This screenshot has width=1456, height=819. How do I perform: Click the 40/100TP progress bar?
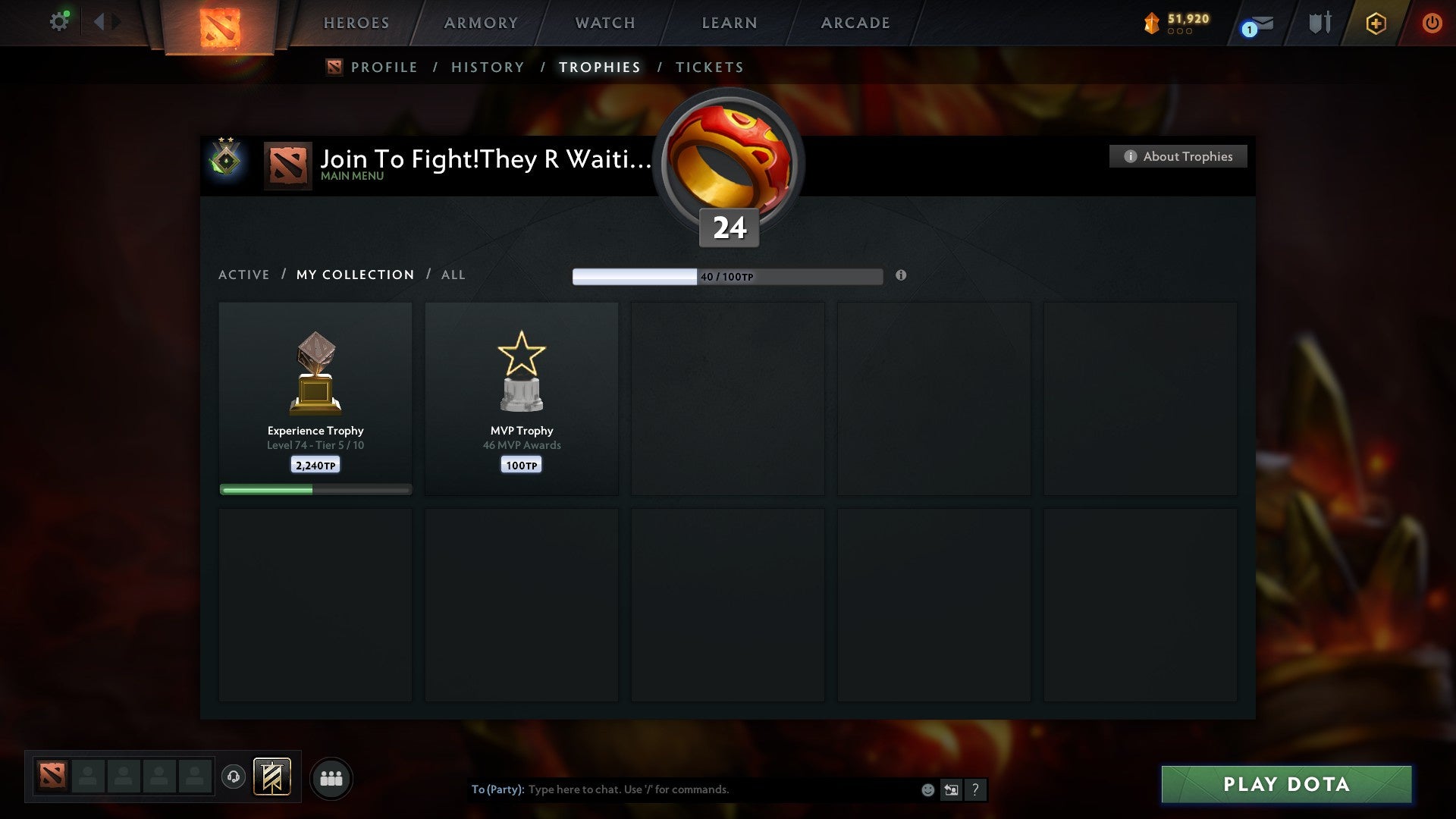728,276
